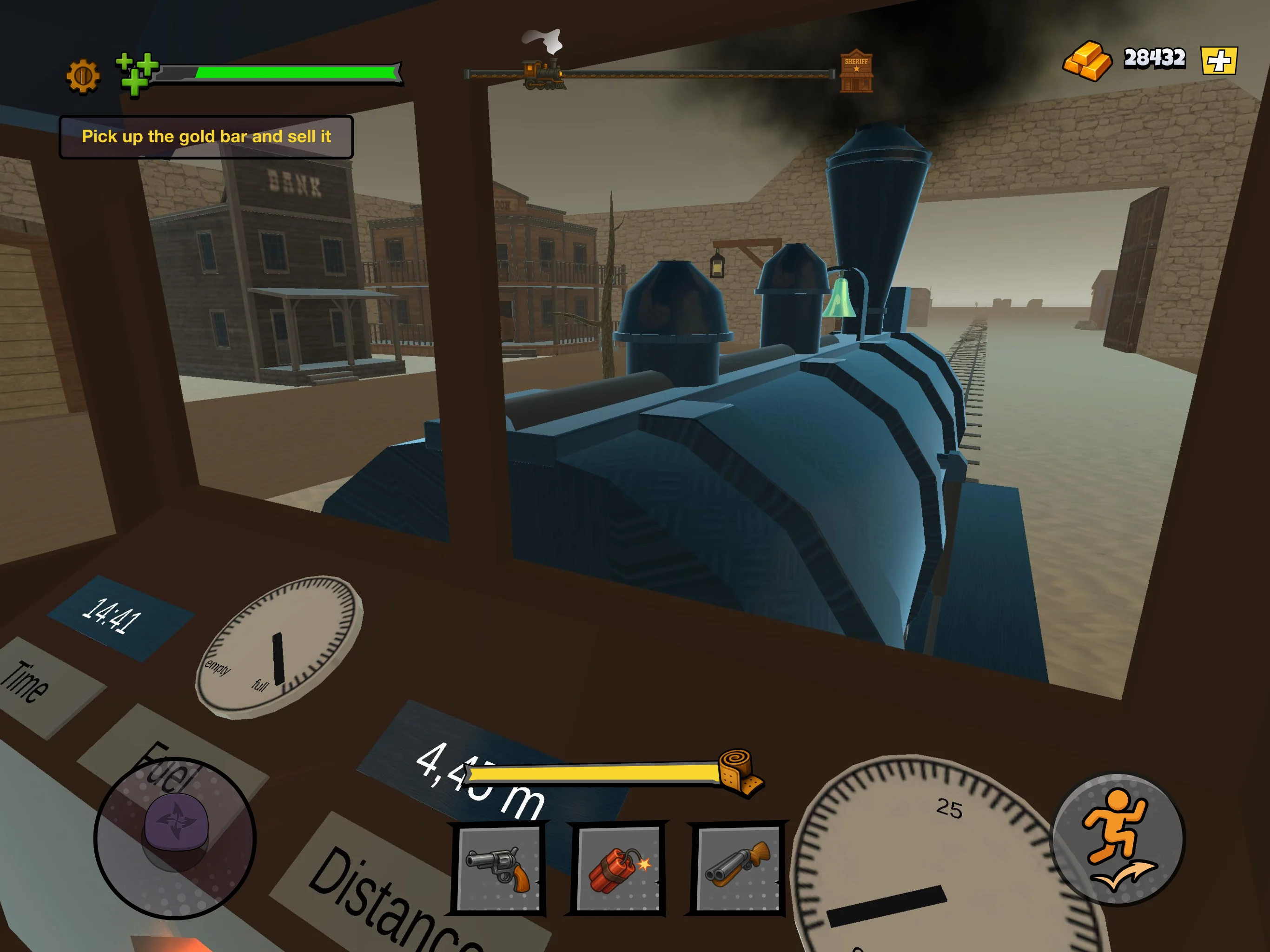Click the gold amount 28432

click(1156, 58)
